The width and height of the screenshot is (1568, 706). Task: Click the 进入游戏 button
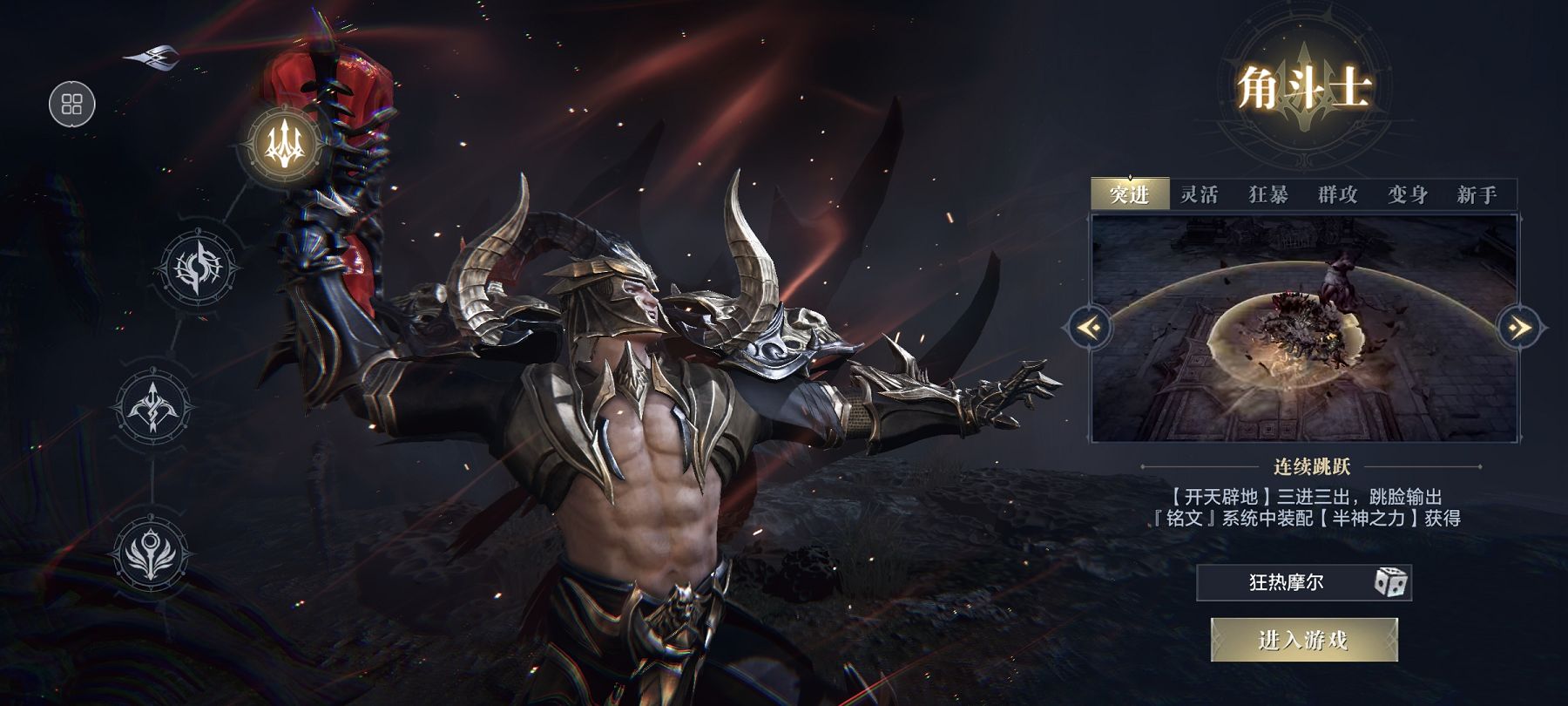(x=1304, y=641)
